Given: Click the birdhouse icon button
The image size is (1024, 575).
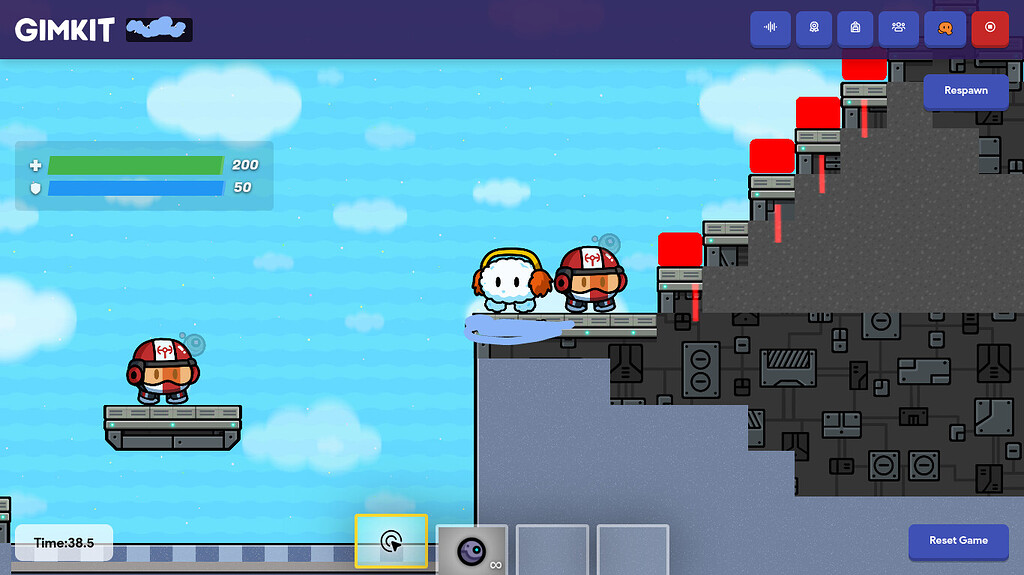Looking at the screenshot, I should pos(855,28).
